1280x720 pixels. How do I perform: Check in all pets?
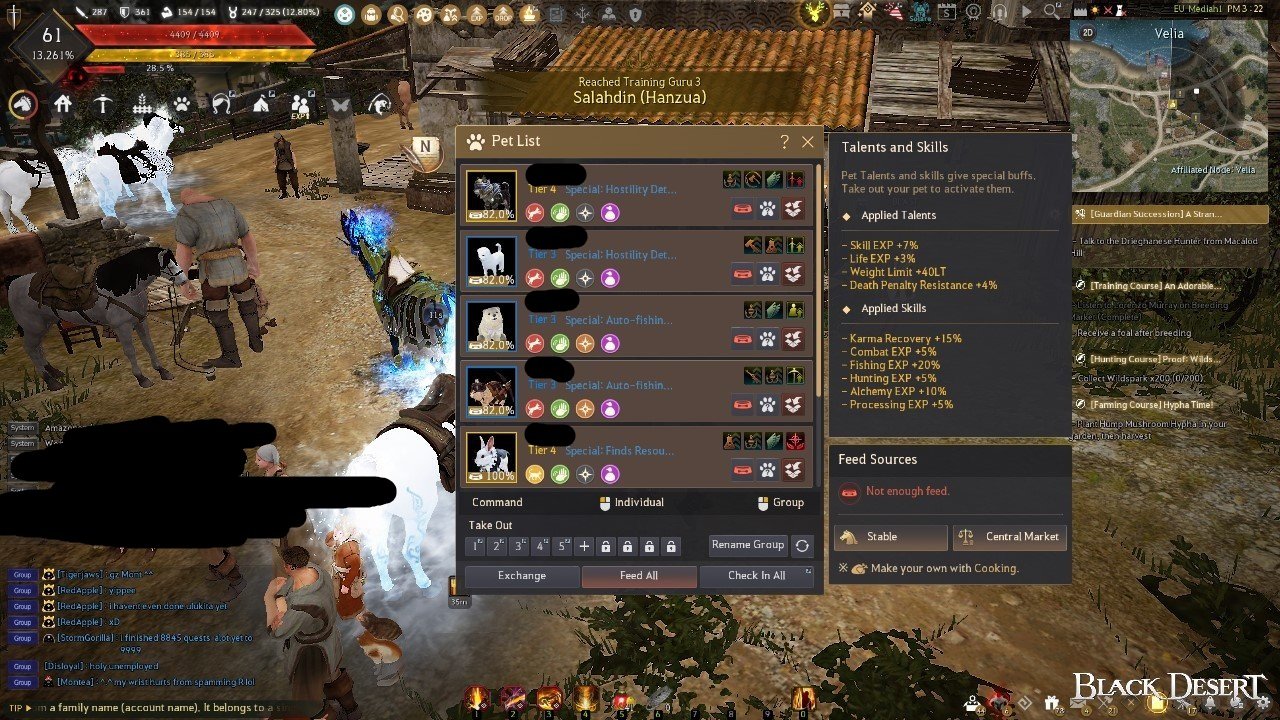(x=756, y=575)
